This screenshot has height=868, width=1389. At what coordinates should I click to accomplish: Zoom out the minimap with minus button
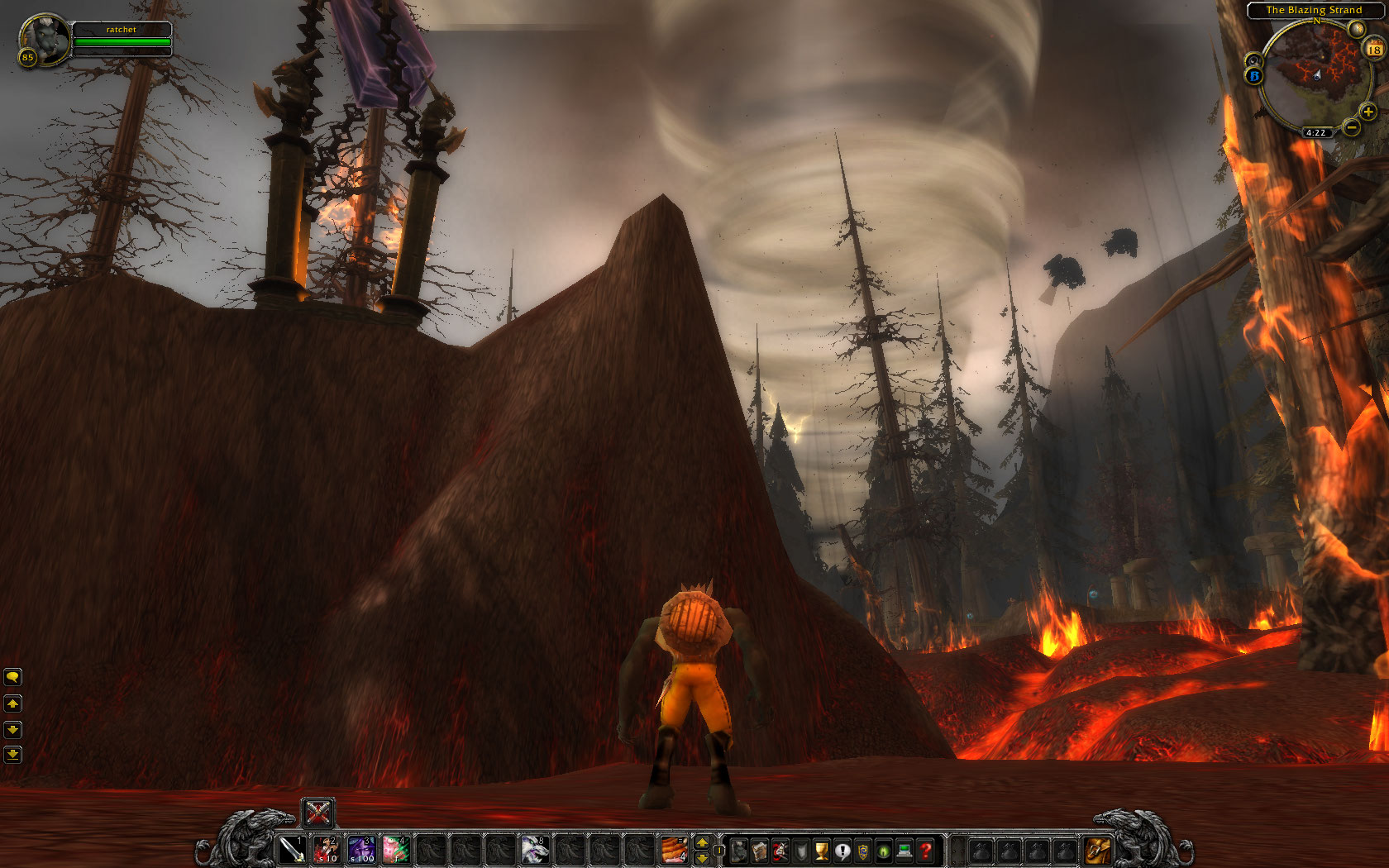click(x=1351, y=126)
